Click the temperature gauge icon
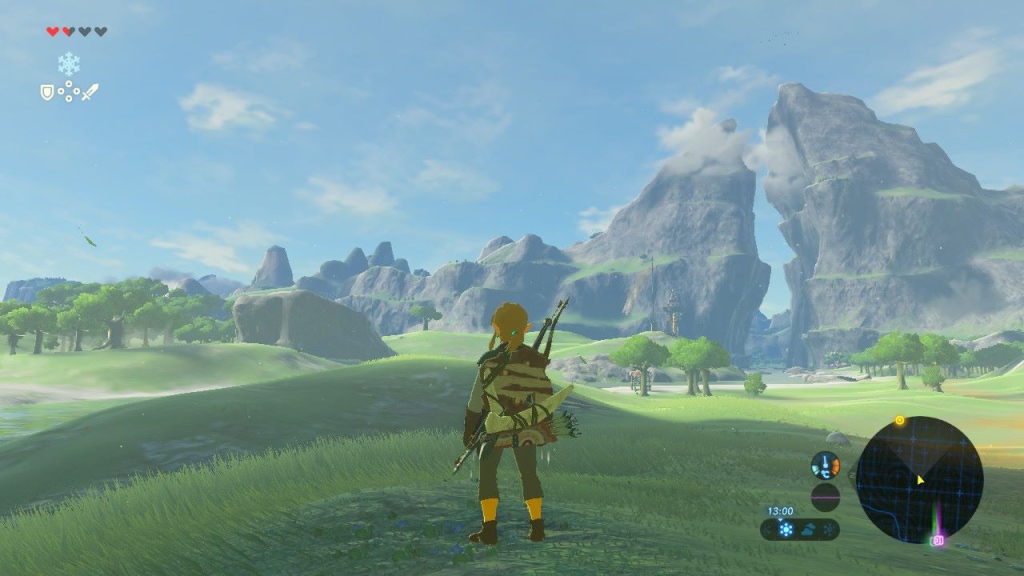 pyautogui.click(x=825, y=465)
